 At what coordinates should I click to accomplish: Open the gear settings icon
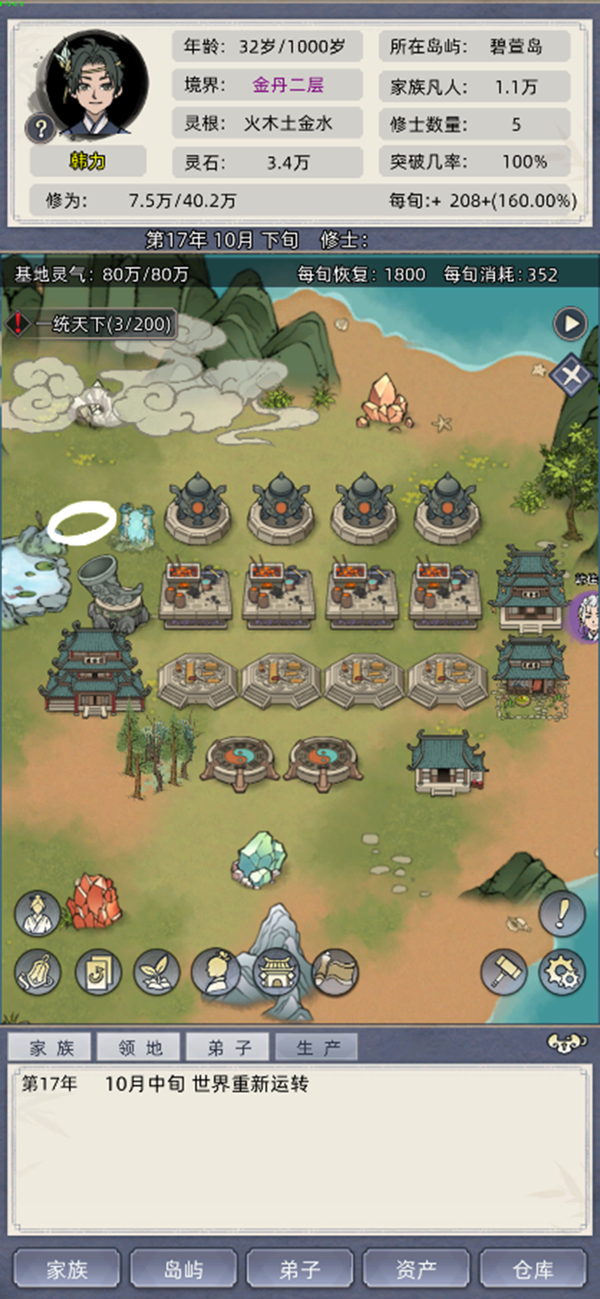pos(562,970)
